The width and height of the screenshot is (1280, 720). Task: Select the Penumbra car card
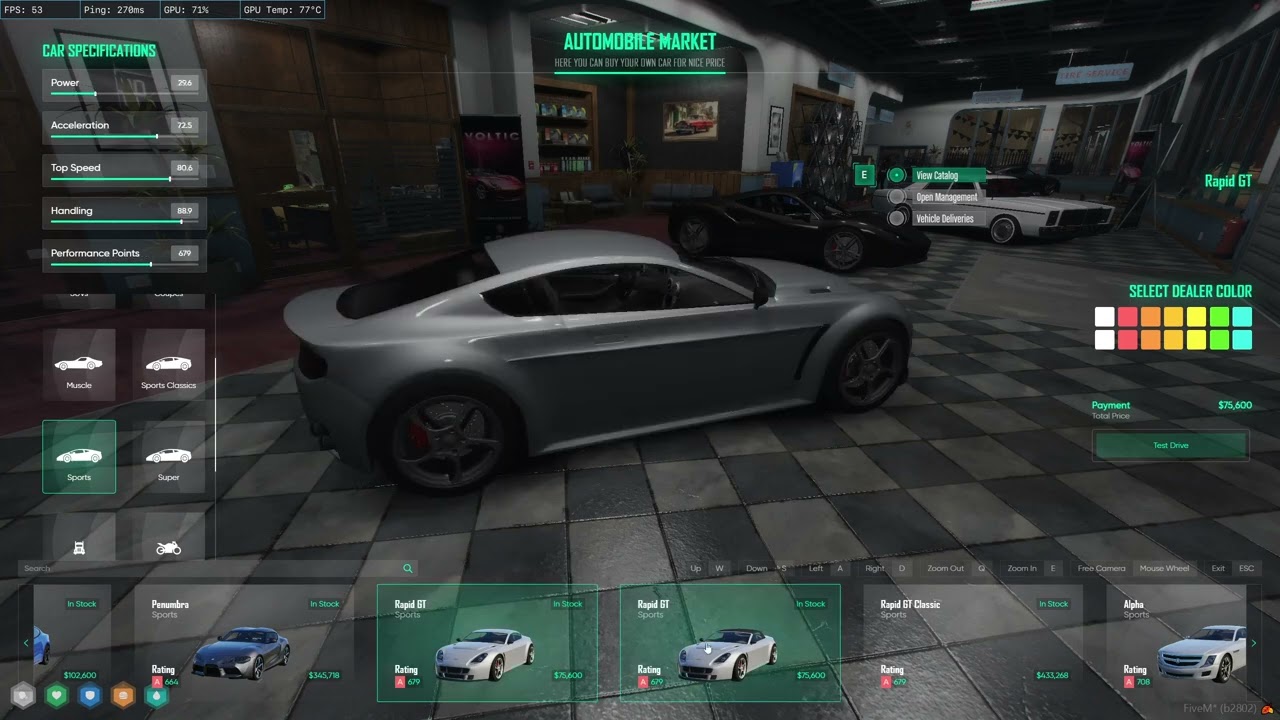pyautogui.click(x=244, y=642)
